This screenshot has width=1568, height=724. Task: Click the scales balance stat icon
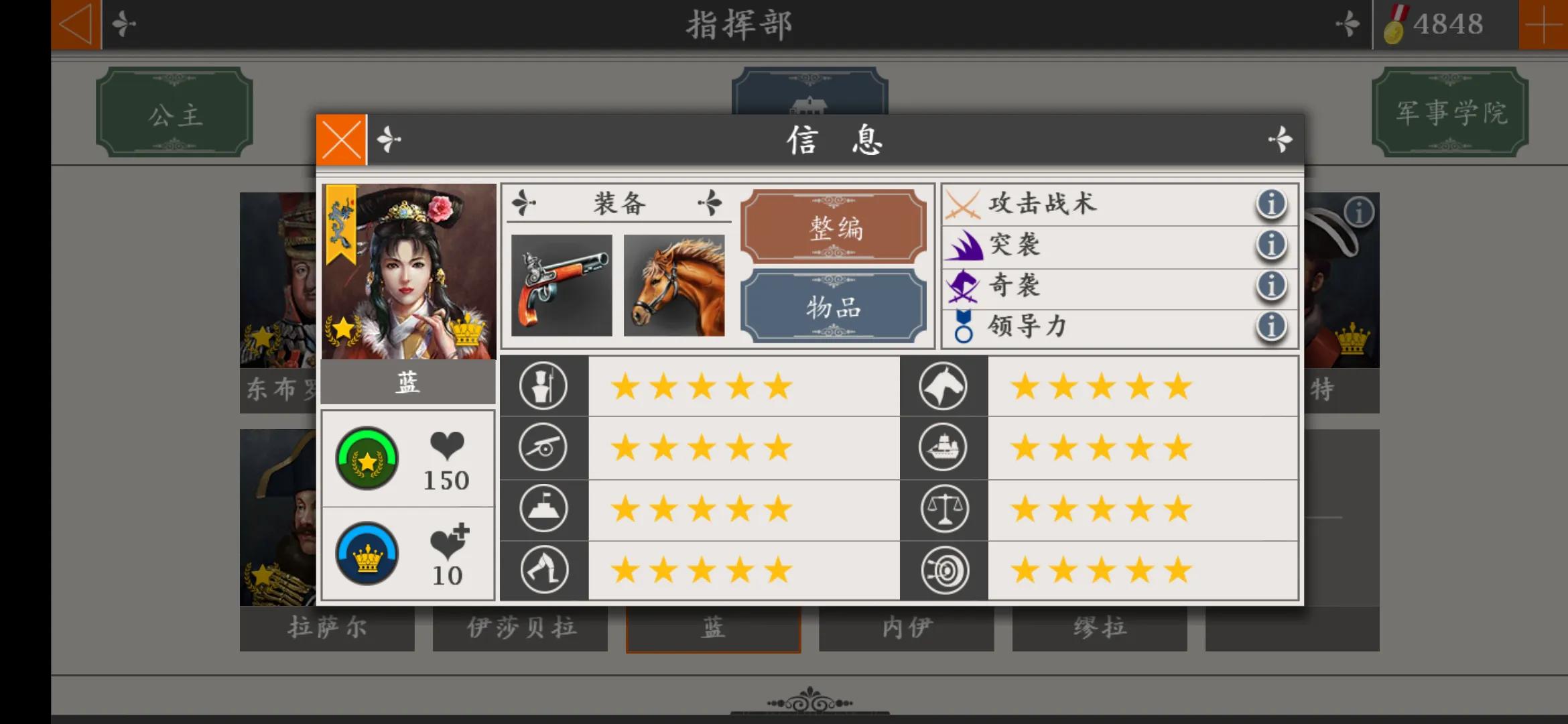pyautogui.click(x=943, y=507)
